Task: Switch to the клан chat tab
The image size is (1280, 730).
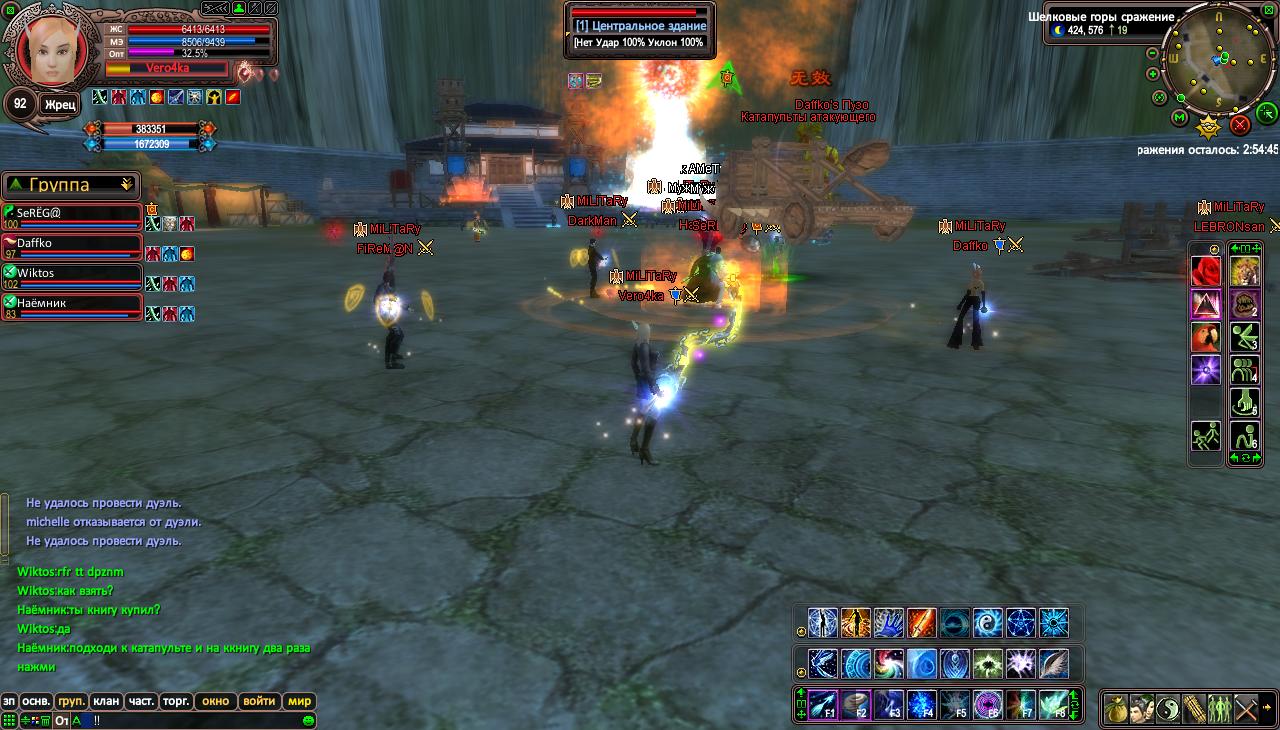Action: pos(106,701)
